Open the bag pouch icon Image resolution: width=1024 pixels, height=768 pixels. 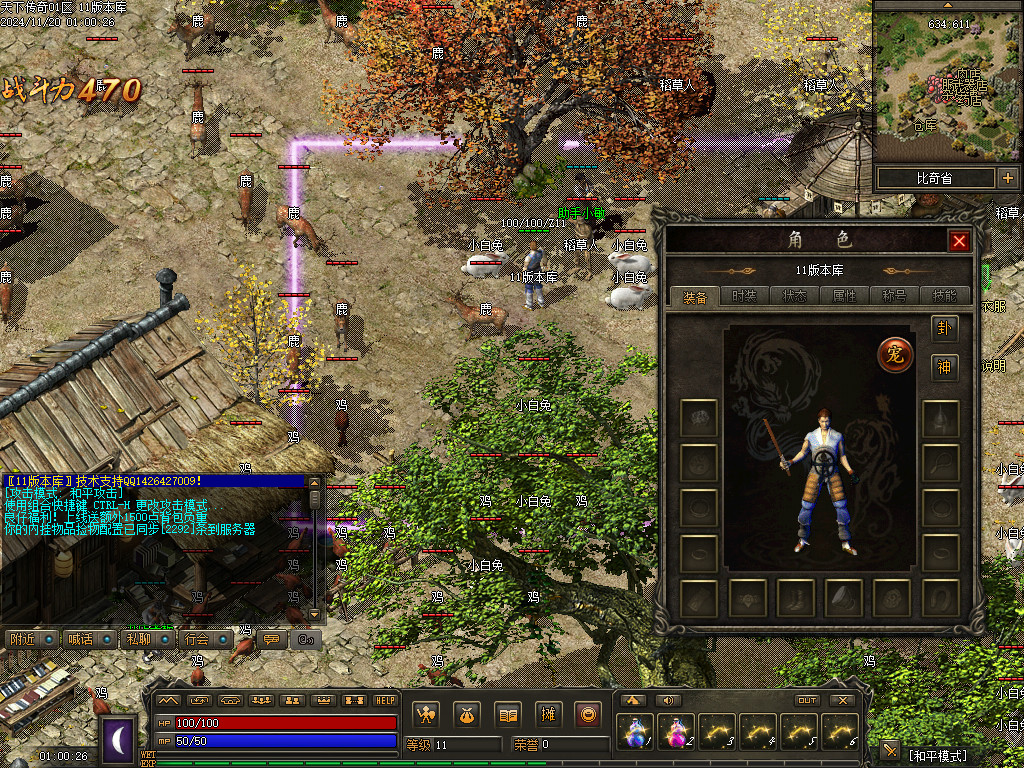tap(466, 715)
